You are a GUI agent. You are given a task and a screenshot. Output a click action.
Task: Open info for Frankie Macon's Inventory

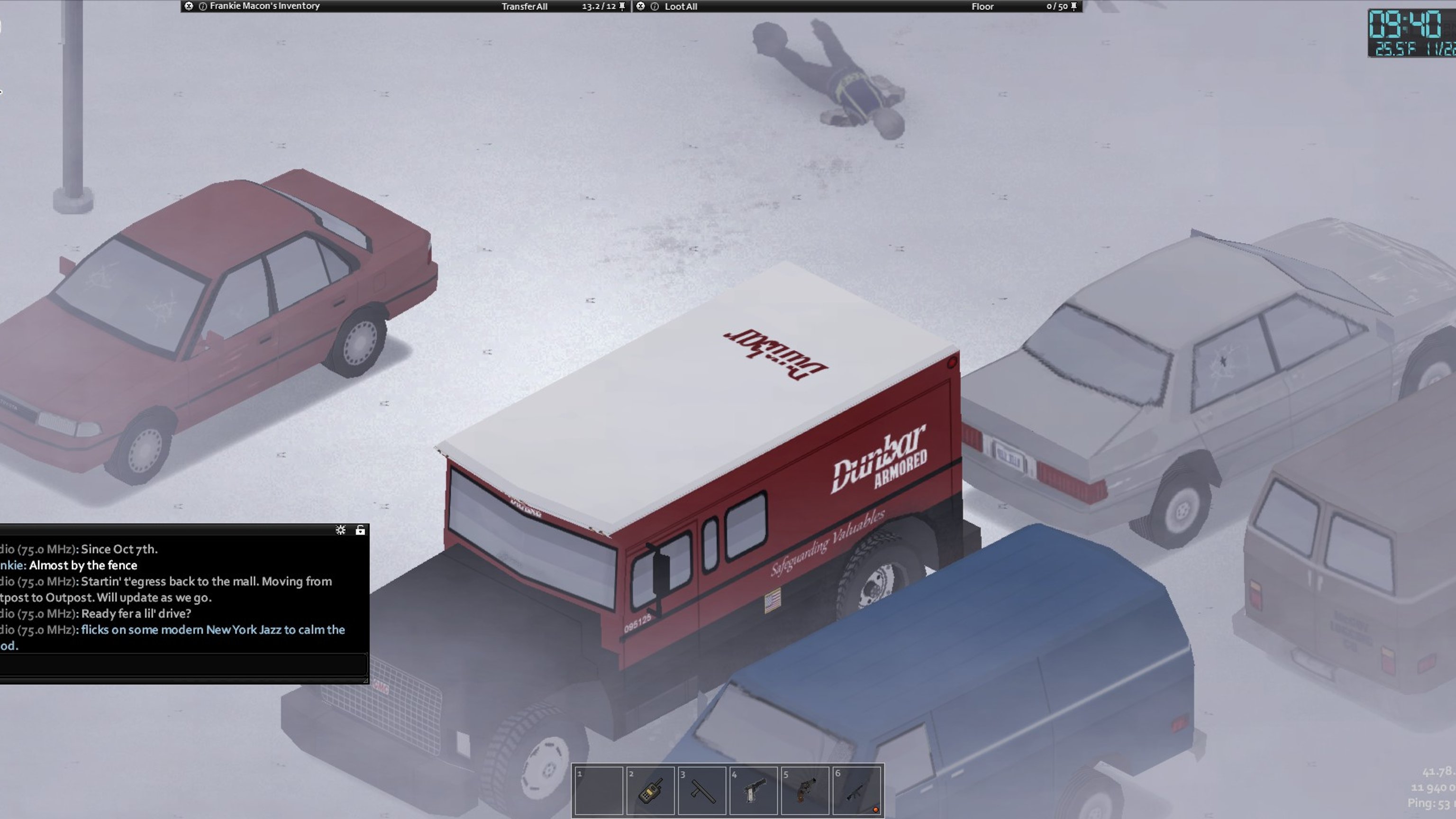(x=202, y=6)
